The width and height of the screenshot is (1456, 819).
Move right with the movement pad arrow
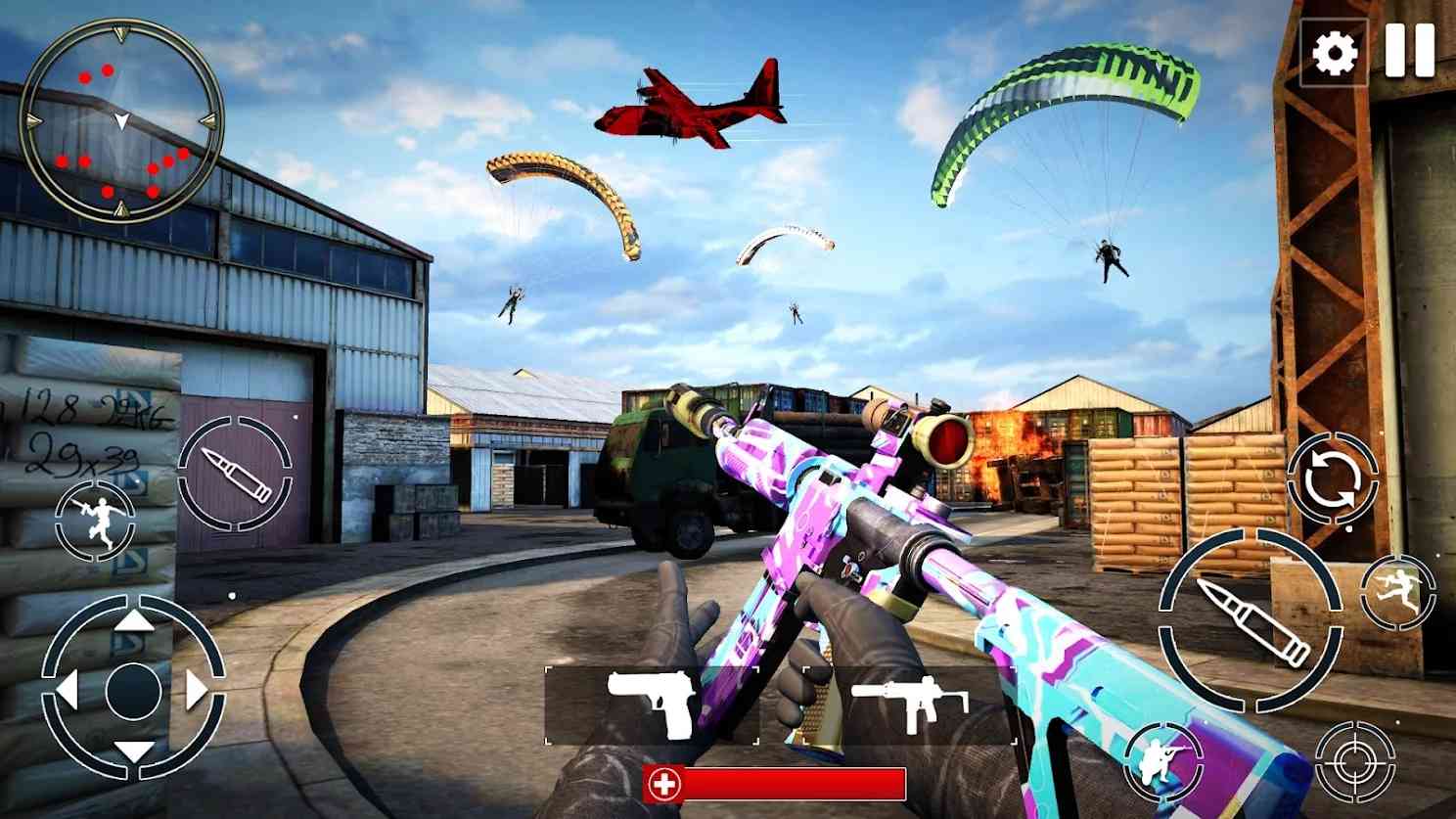coord(199,690)
